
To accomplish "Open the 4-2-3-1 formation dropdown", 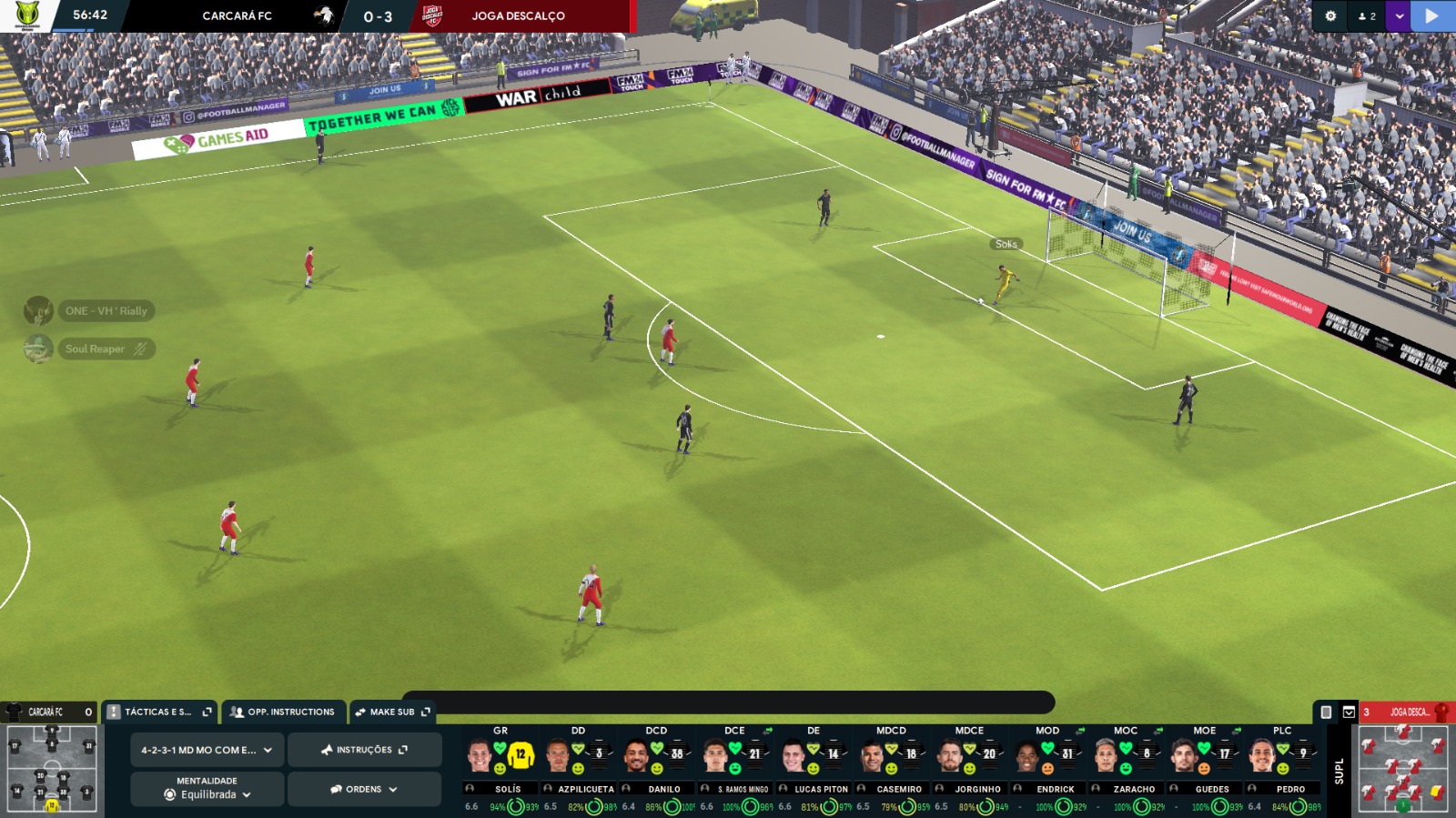I will click(x=207, y=750).
